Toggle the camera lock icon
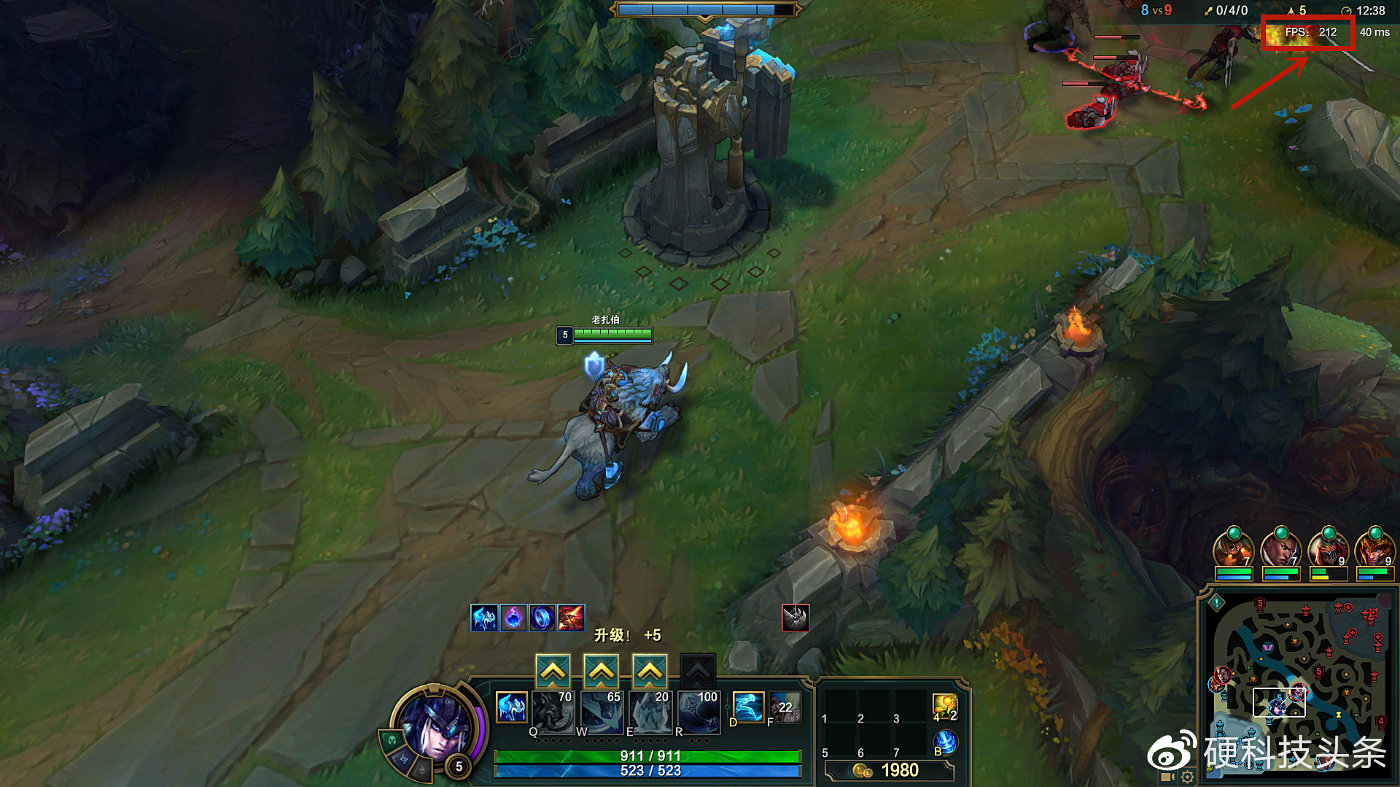Viewport: 1400px width, 787px height. coord(1166,777)
